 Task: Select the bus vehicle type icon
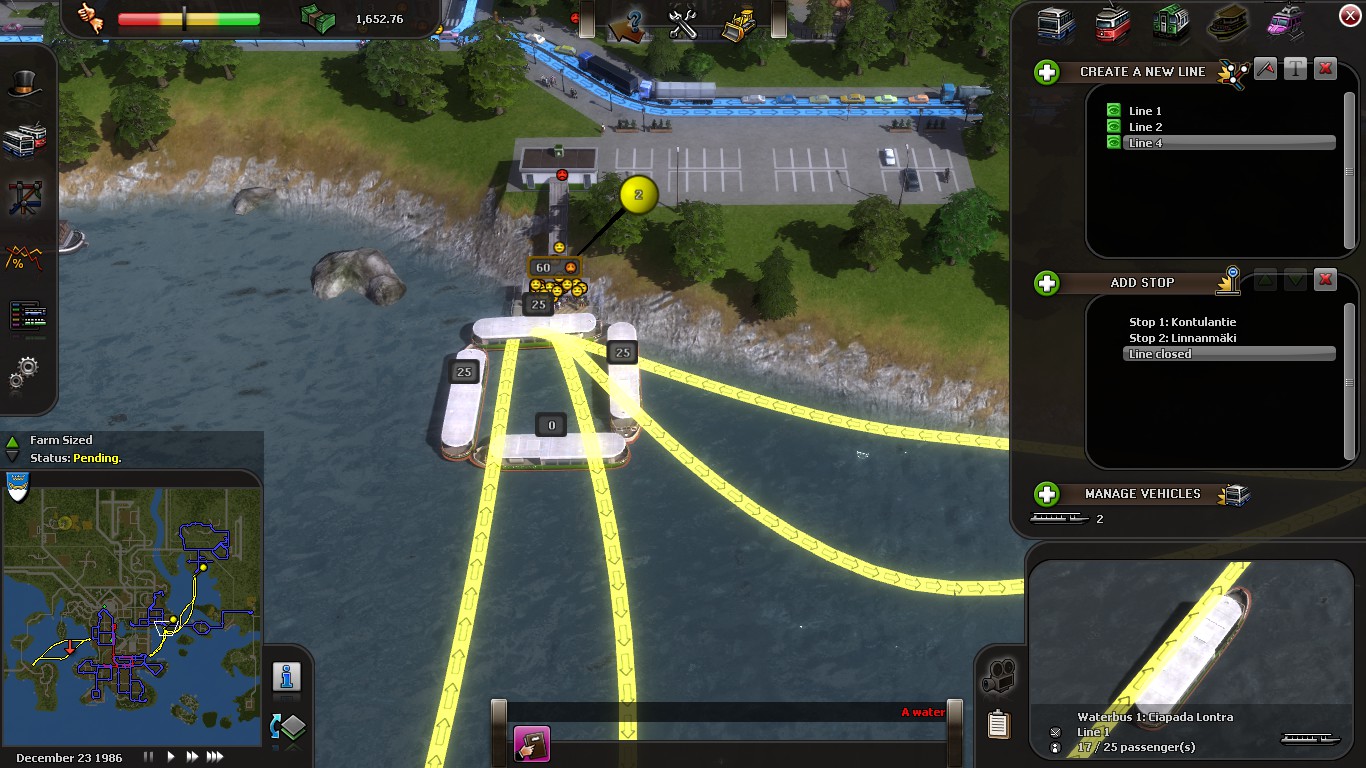pos(1056,23)
